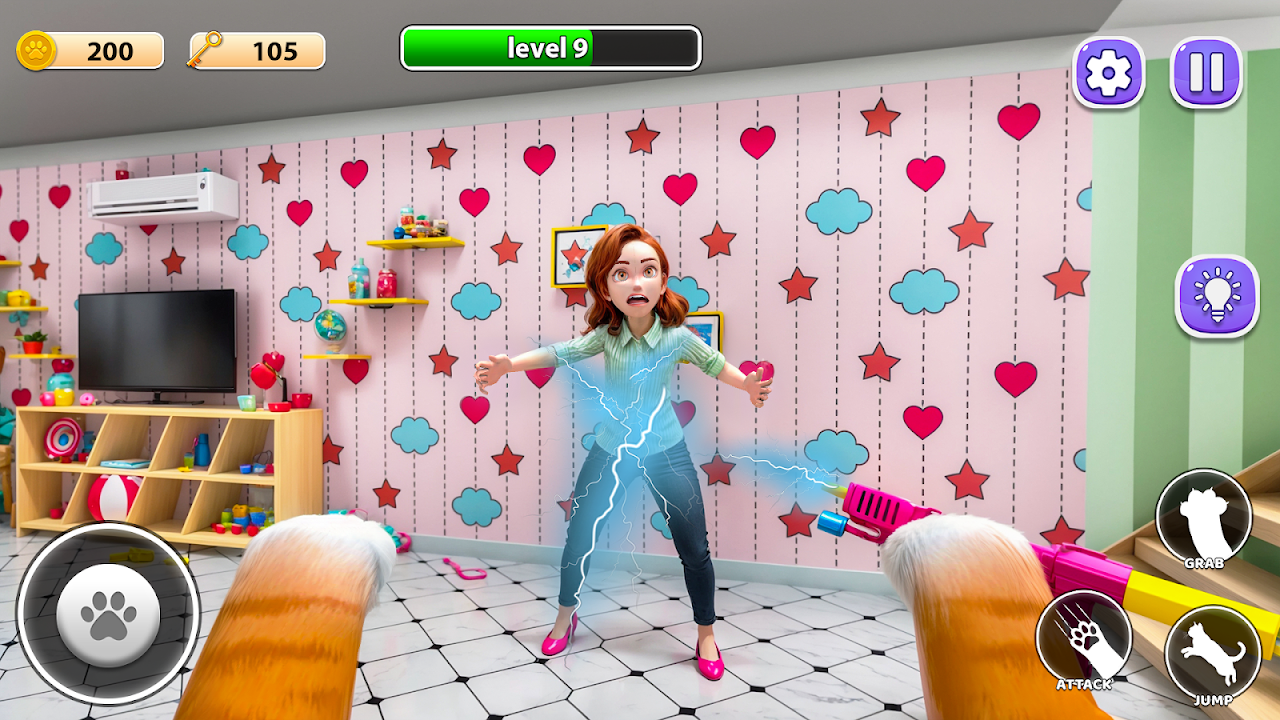1280x720 pixels.
Task: Open the gear settings menu
Action: 1108,72
